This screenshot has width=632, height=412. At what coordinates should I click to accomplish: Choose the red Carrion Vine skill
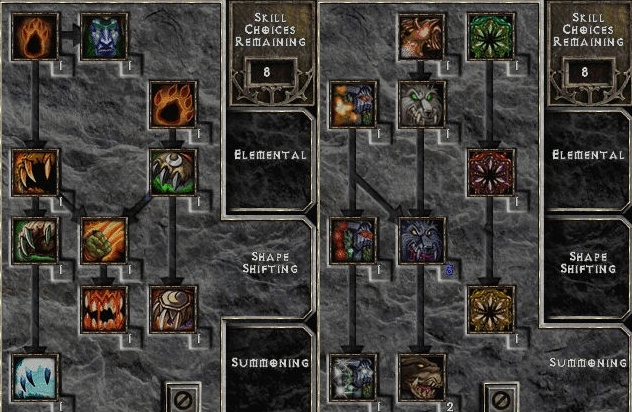click(490, 173)
